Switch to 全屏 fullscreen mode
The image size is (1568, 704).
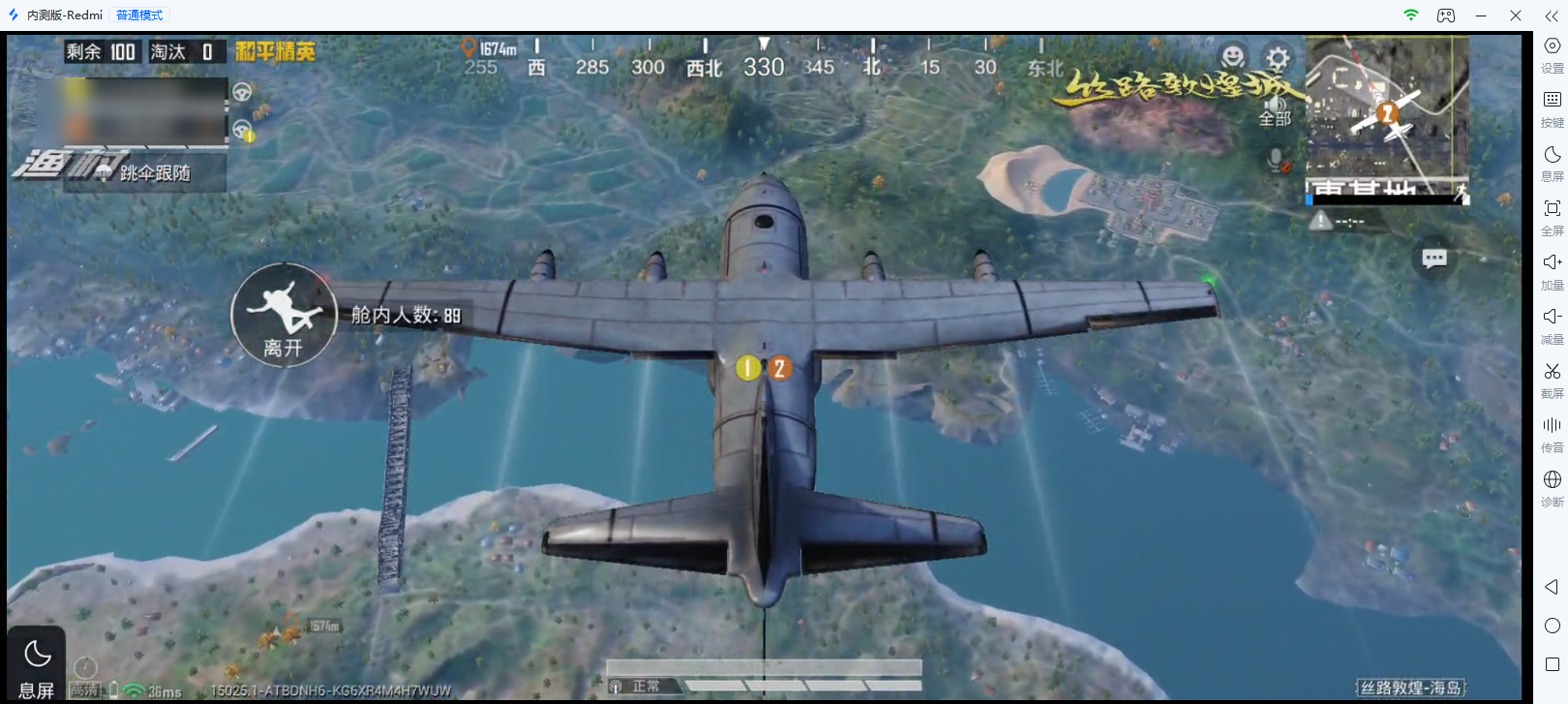coord(1552,217)
